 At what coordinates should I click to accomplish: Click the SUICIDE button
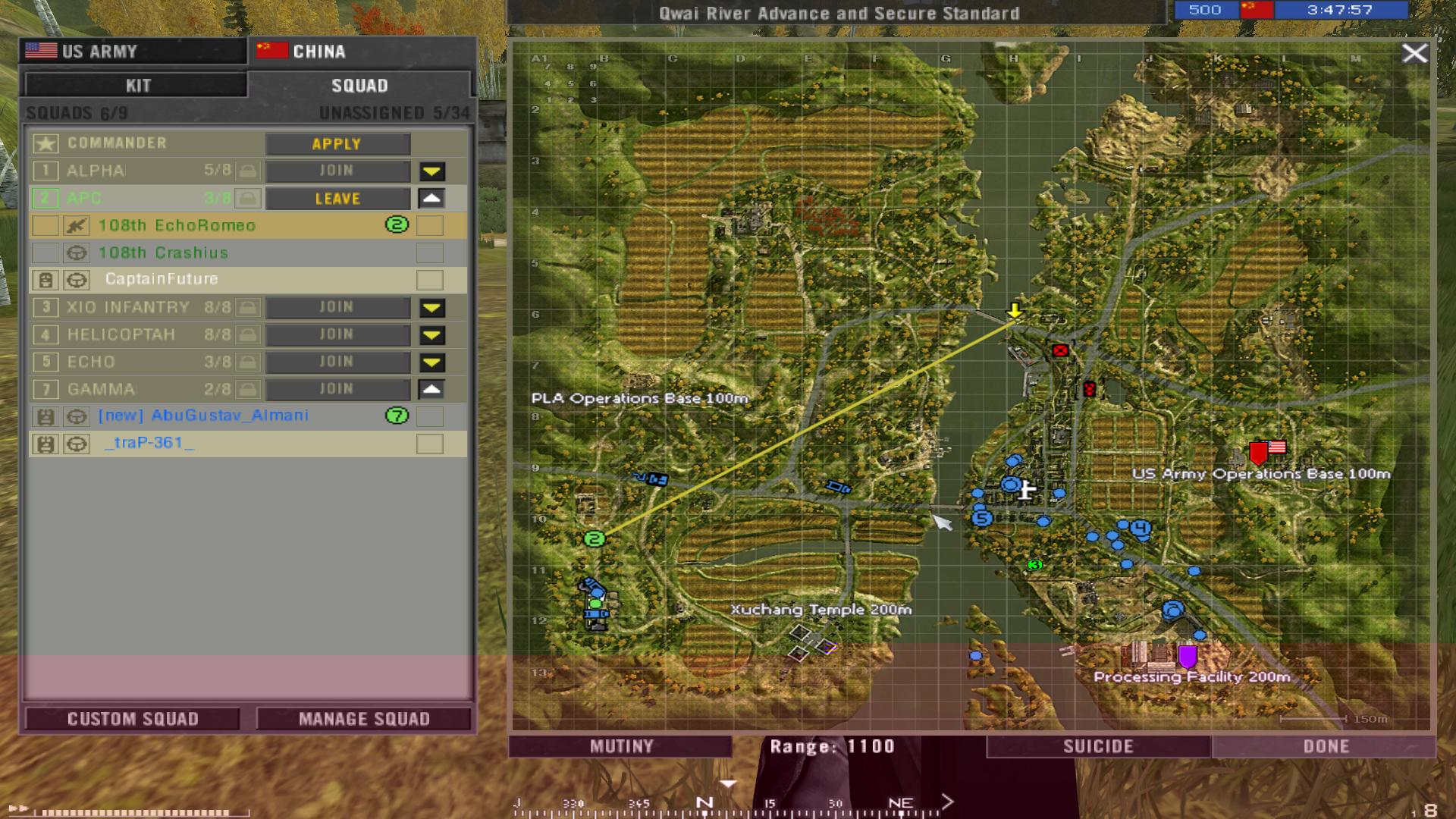[1098, 747]
